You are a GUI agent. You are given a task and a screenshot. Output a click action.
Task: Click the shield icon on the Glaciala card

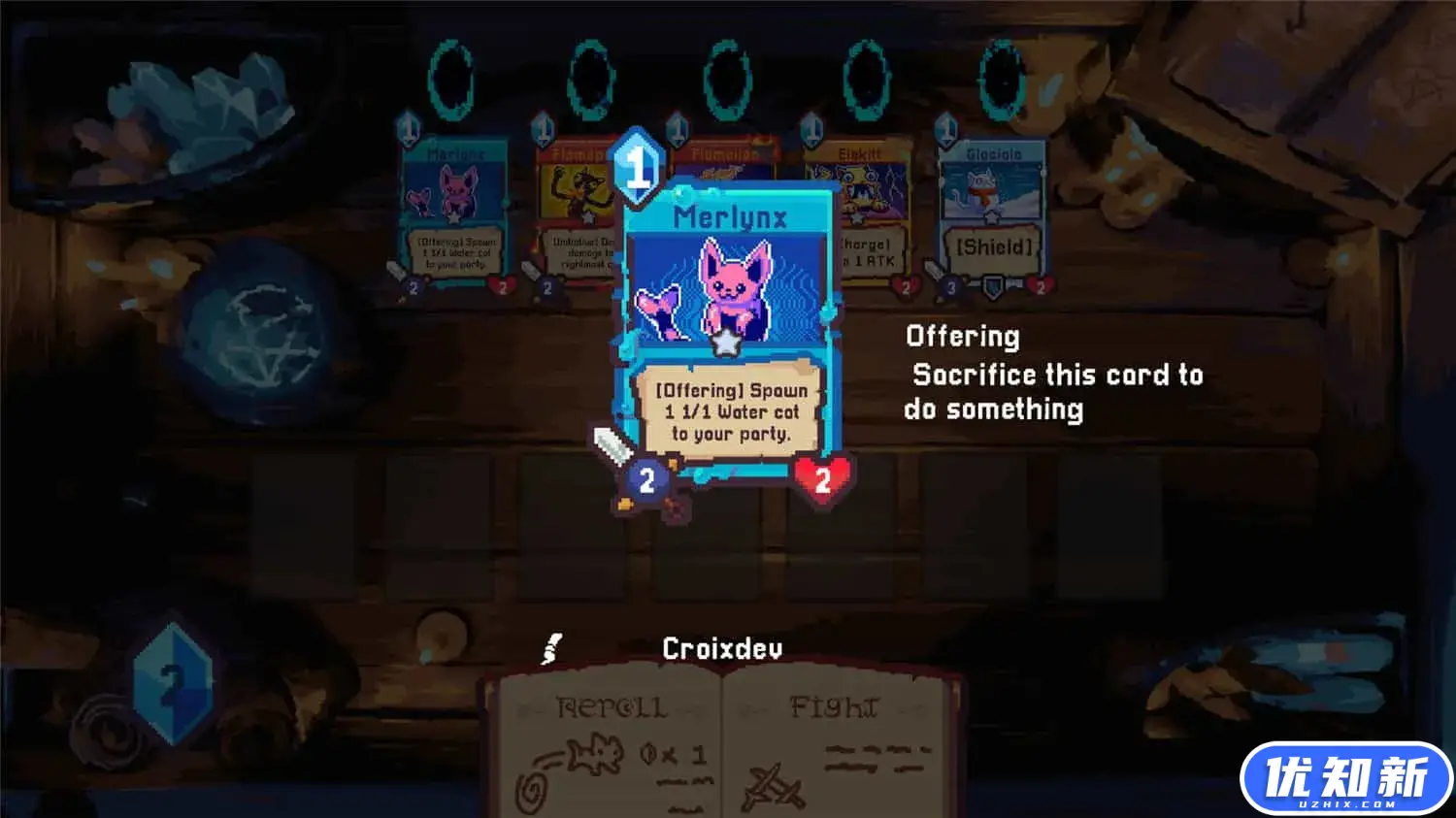coord(992,245)
